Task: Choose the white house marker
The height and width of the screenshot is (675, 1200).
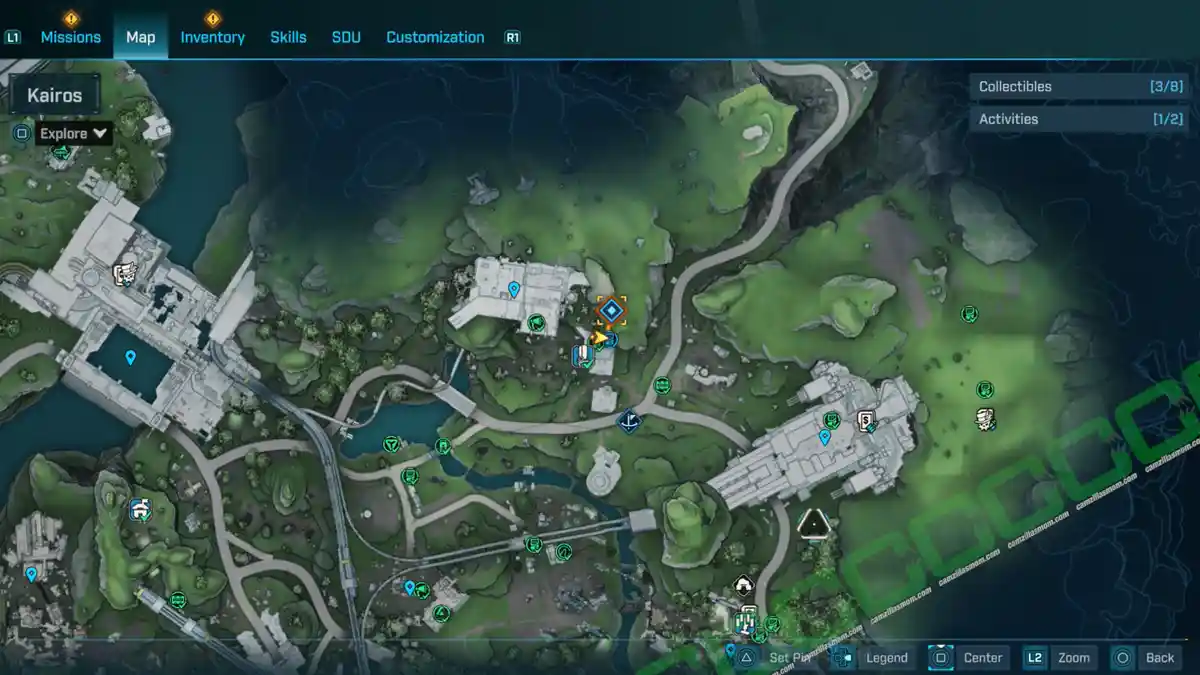Action: pyautogui.click(x=742, y=586)
